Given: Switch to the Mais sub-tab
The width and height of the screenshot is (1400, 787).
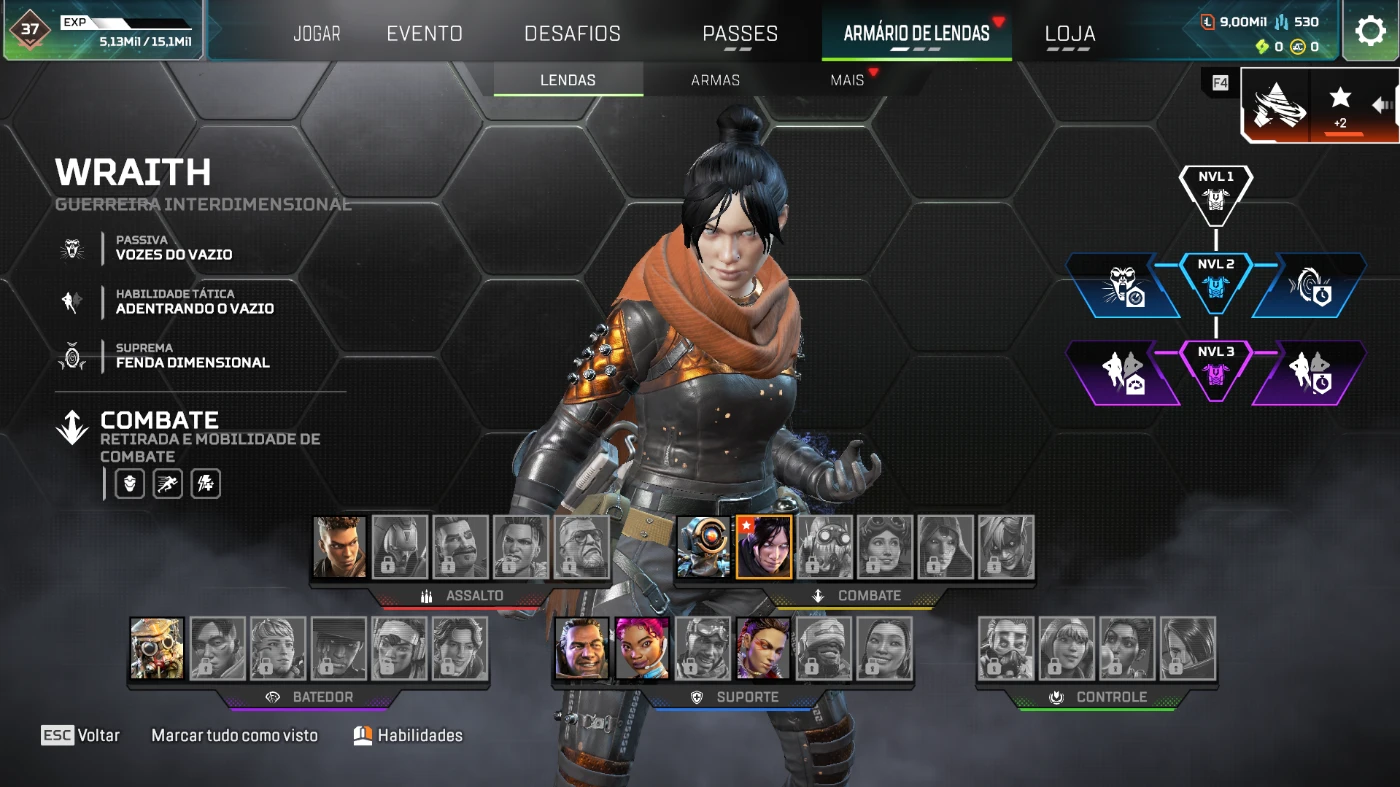Looking at the screenshot, I should [847, 80].
